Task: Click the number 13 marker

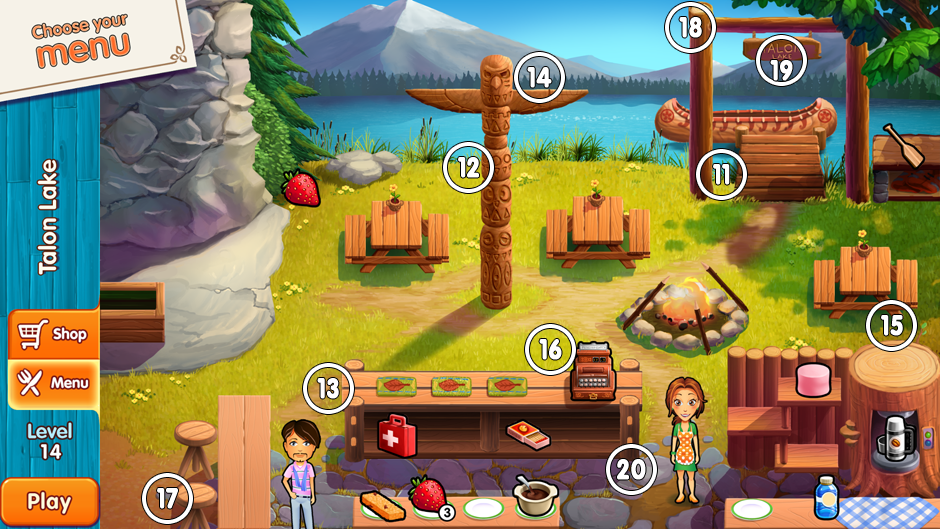Action: coord(329,388)
